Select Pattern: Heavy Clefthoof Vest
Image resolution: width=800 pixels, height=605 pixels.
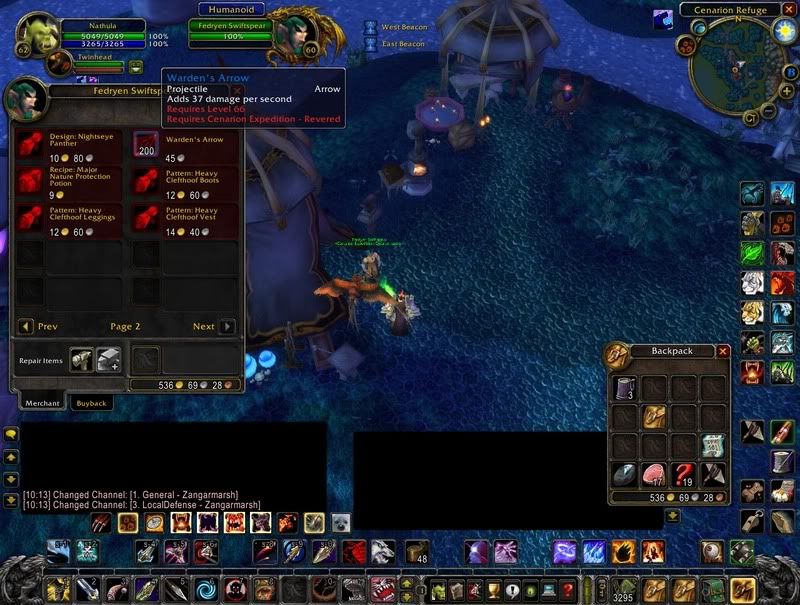coord(147,217)
